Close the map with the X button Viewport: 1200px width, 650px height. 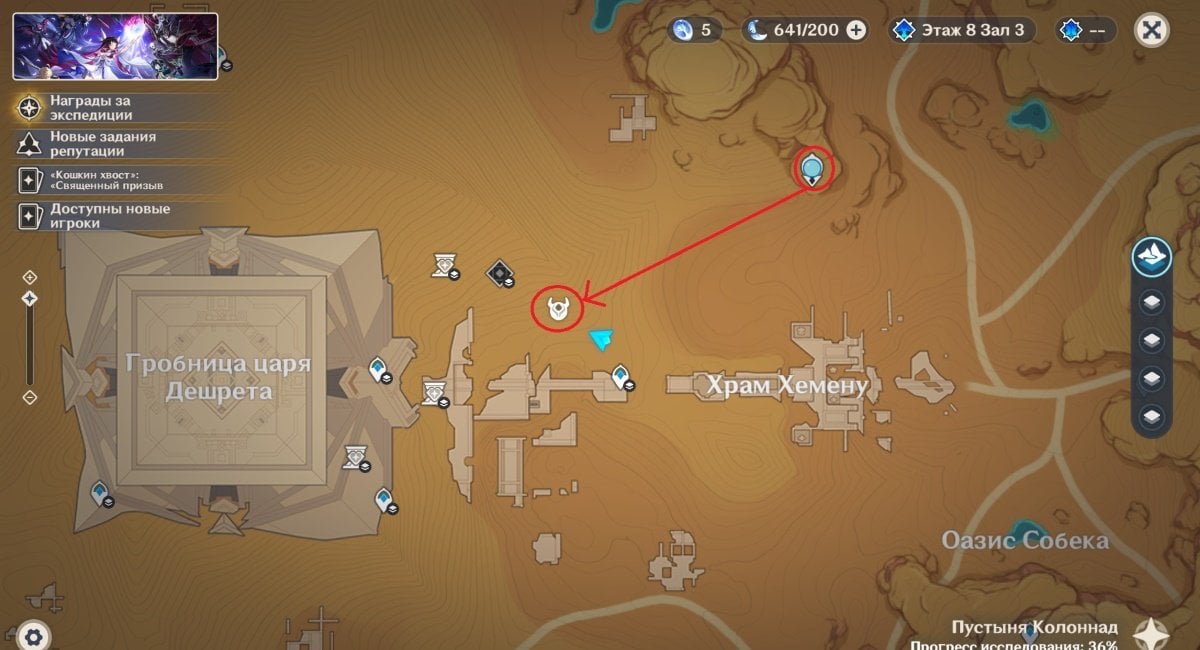click(x=1152, y=30)
